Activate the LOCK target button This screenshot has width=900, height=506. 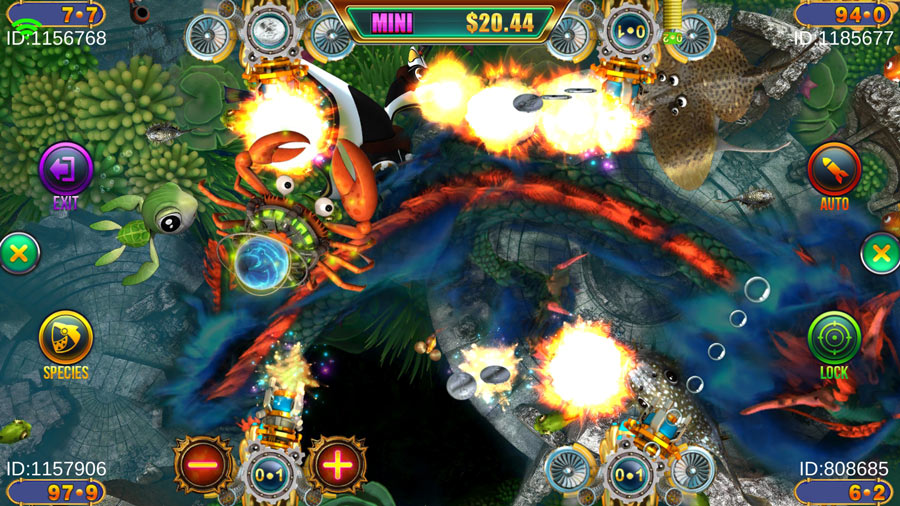(x=834, y=338)
